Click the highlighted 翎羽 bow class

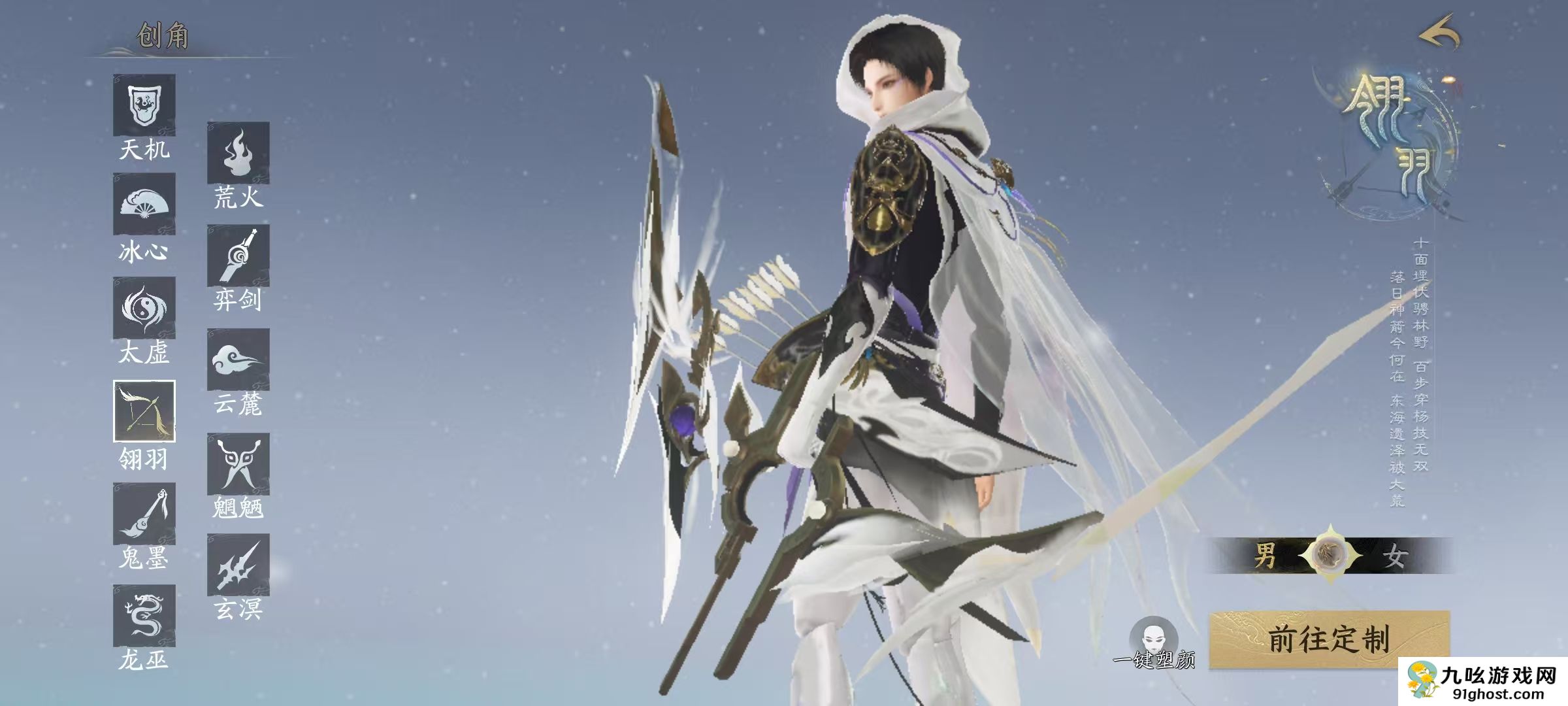(x=144, y=411)
